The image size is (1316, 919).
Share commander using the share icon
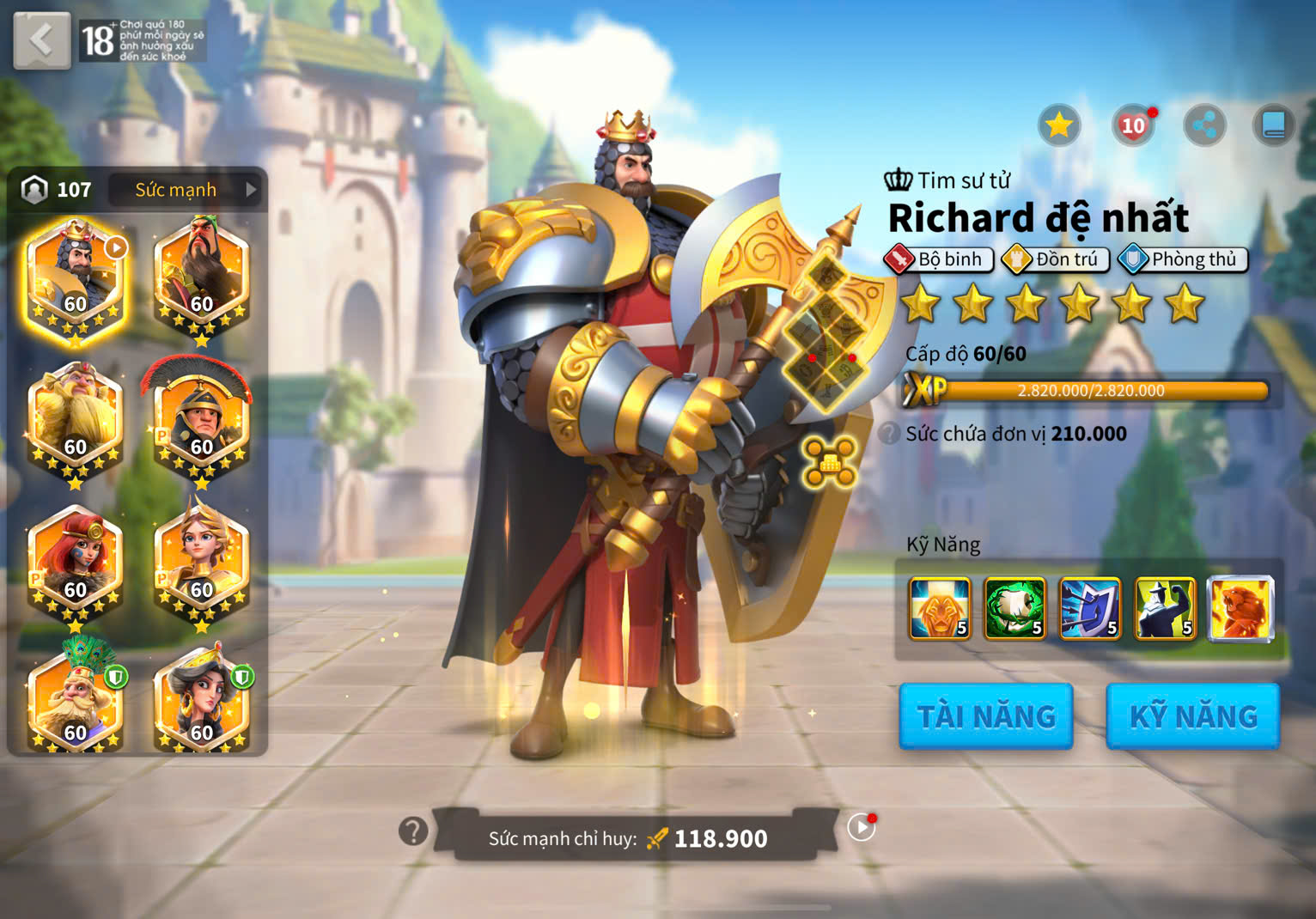tap(1204, 126)
